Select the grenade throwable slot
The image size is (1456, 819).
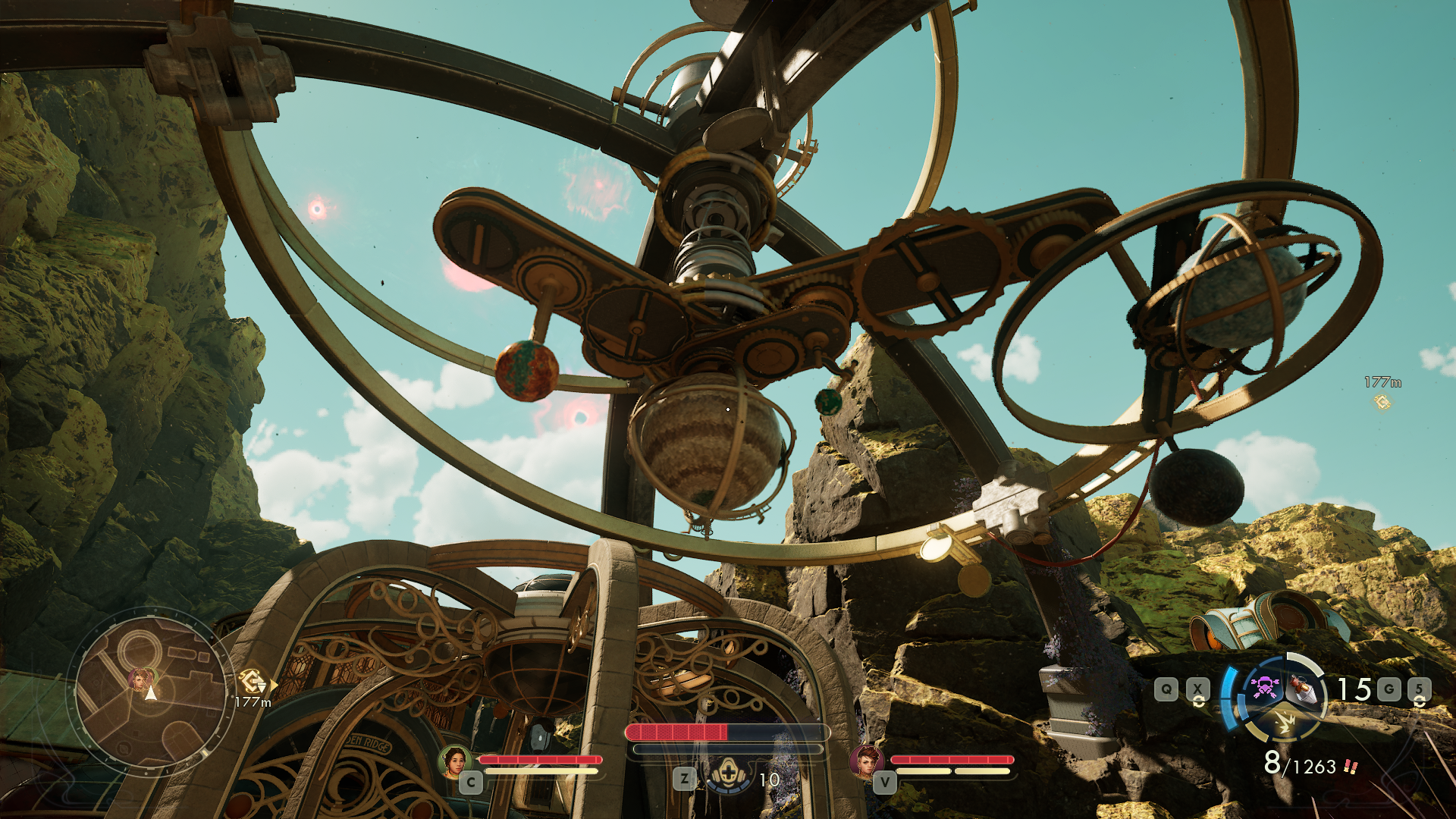[x=1304, y=688]
